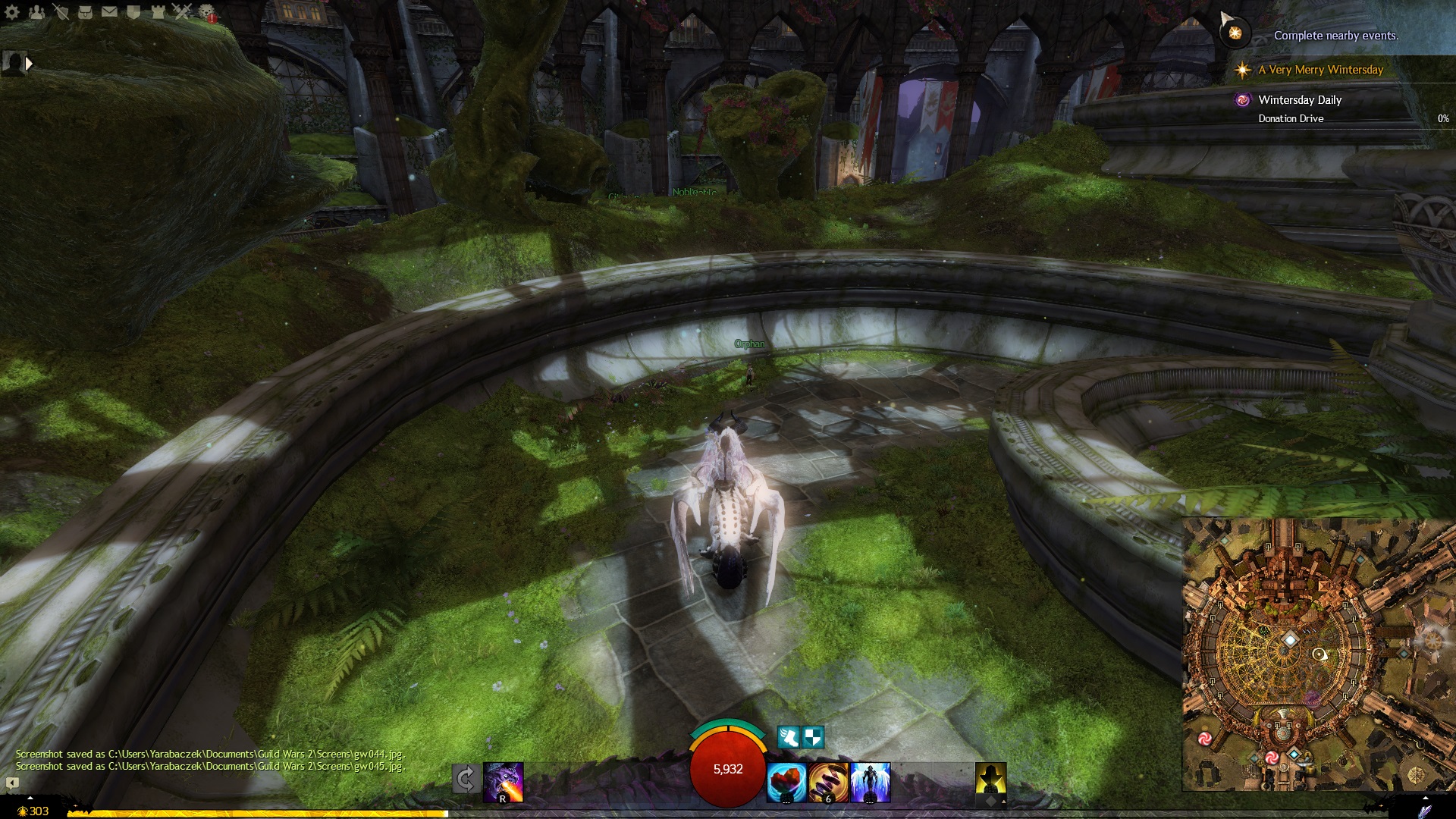Select the A Very Merry Wintersday event

tap(1320, 70)
